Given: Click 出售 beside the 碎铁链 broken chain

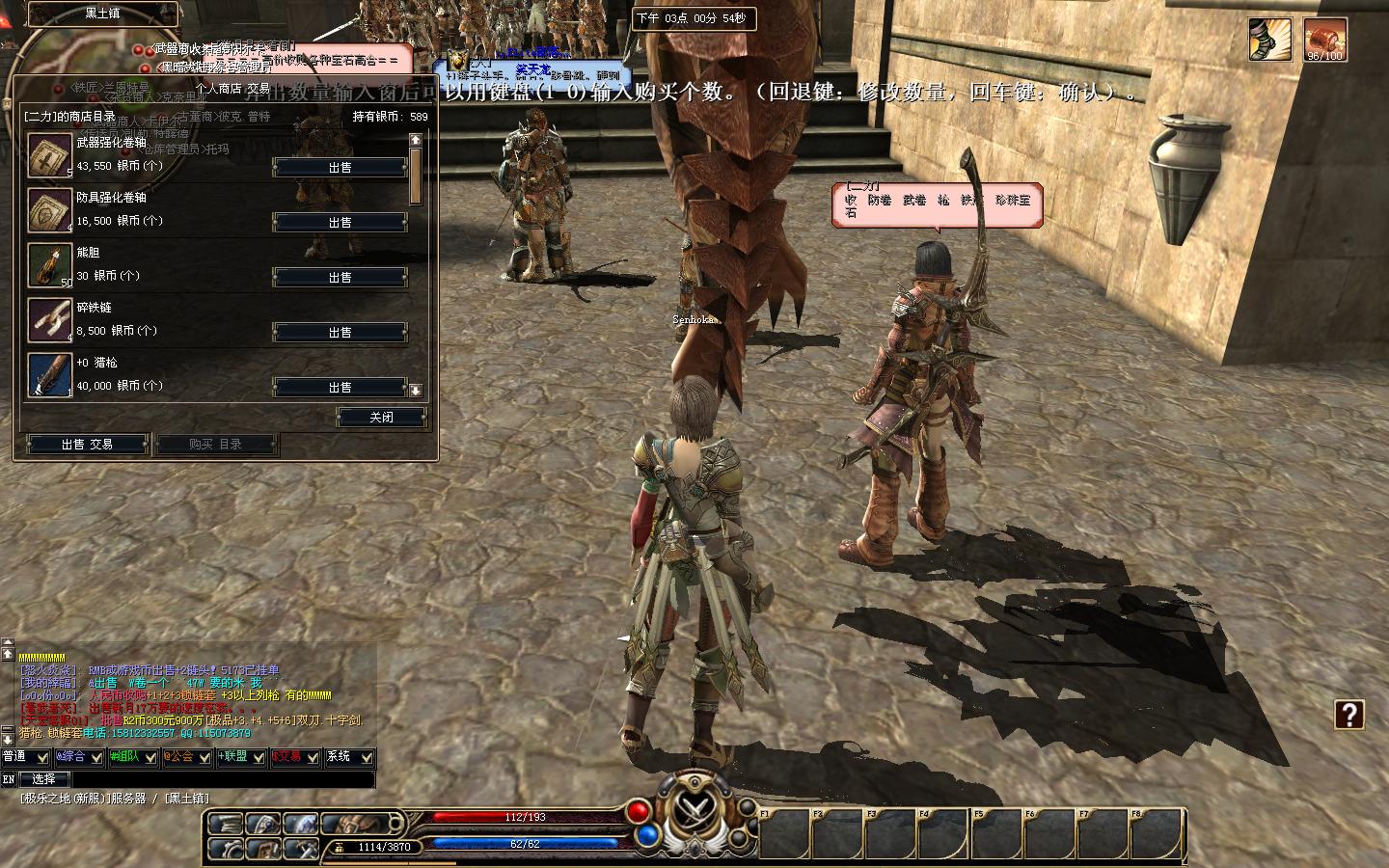Looking at the screenshot, I should (x=340, y=332).
